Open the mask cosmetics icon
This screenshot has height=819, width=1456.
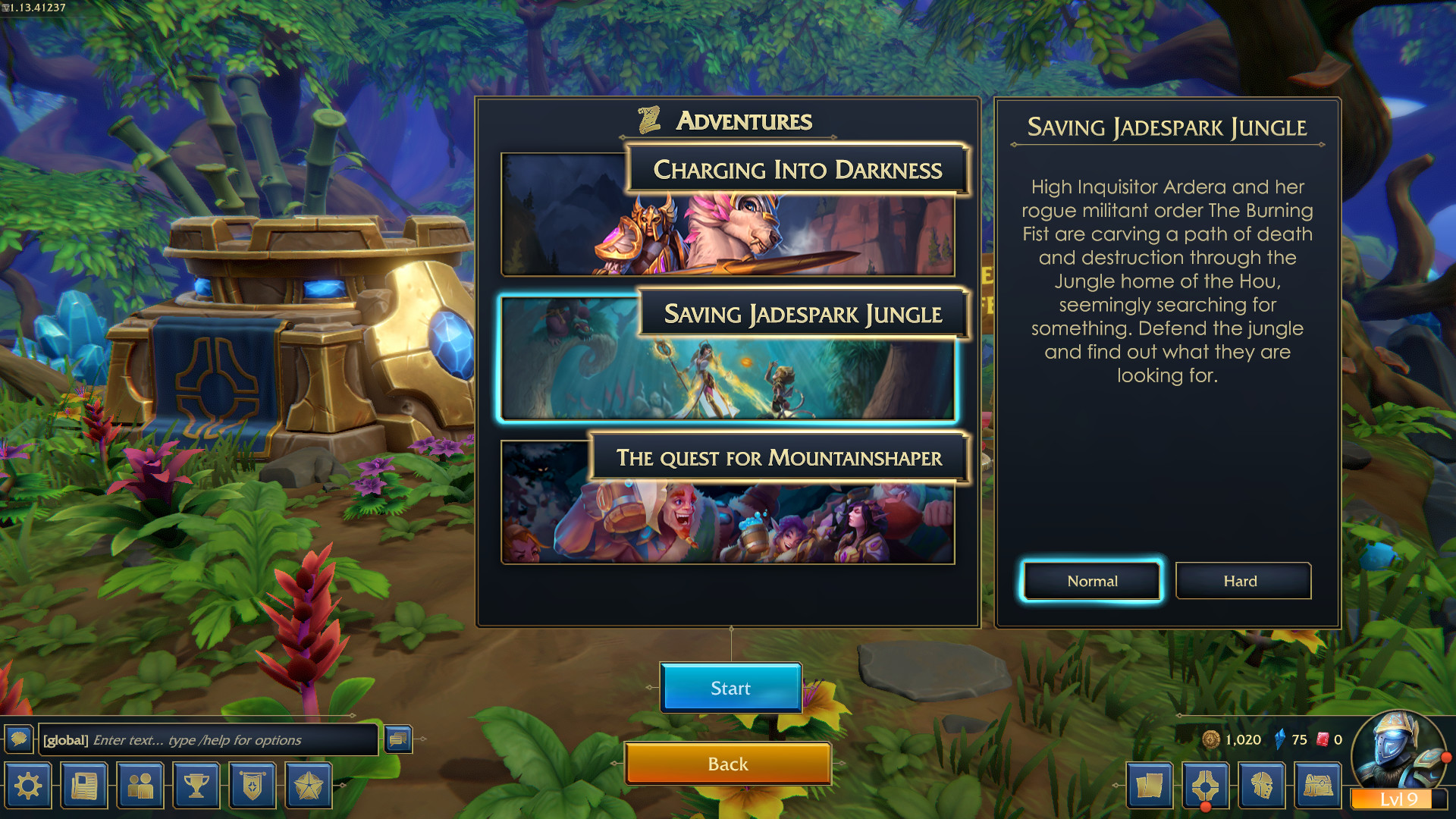click(x=1262, y=786)
